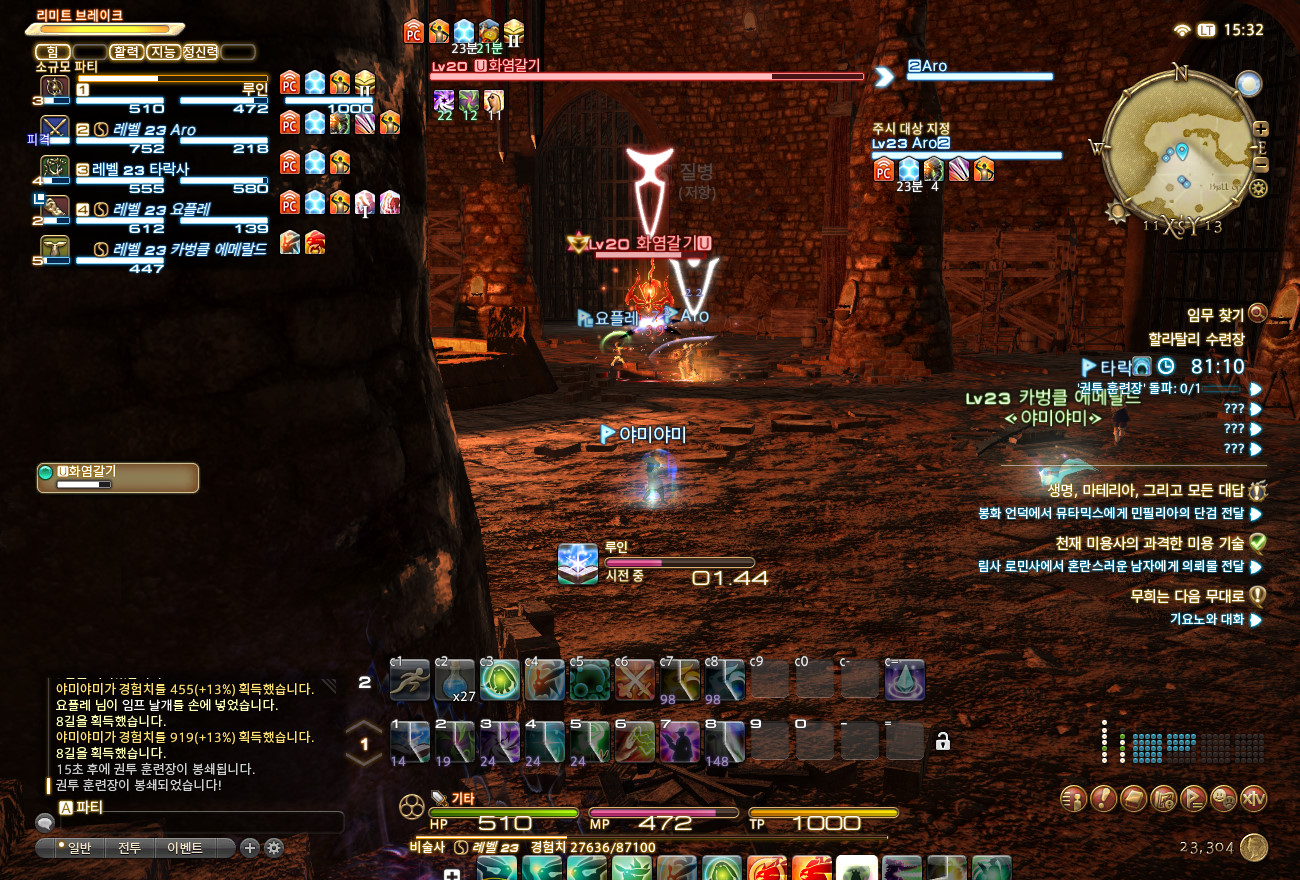Viewport: 1300px width, 880px height.
Task: Toggle the hotbar padlock
Action: pos(942,741)
